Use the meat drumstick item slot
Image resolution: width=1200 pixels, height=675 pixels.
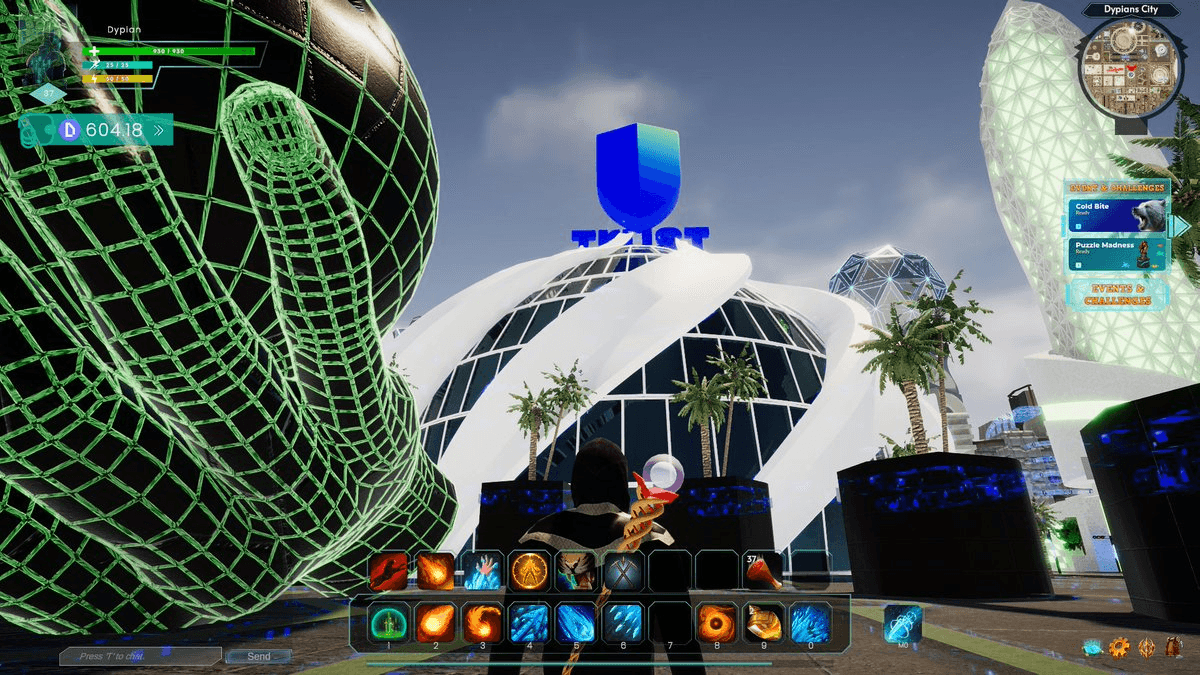tap(764, 571)
